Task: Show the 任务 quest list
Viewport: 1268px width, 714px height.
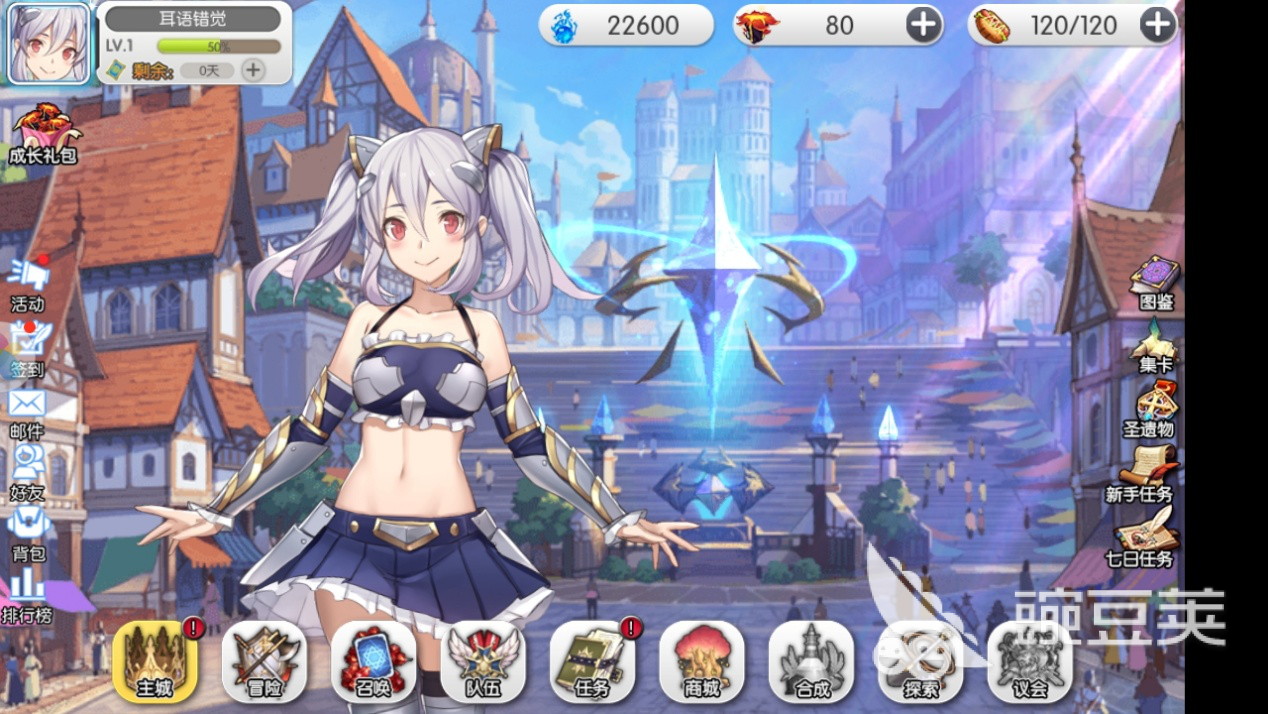Action: [x=592, y=661]
